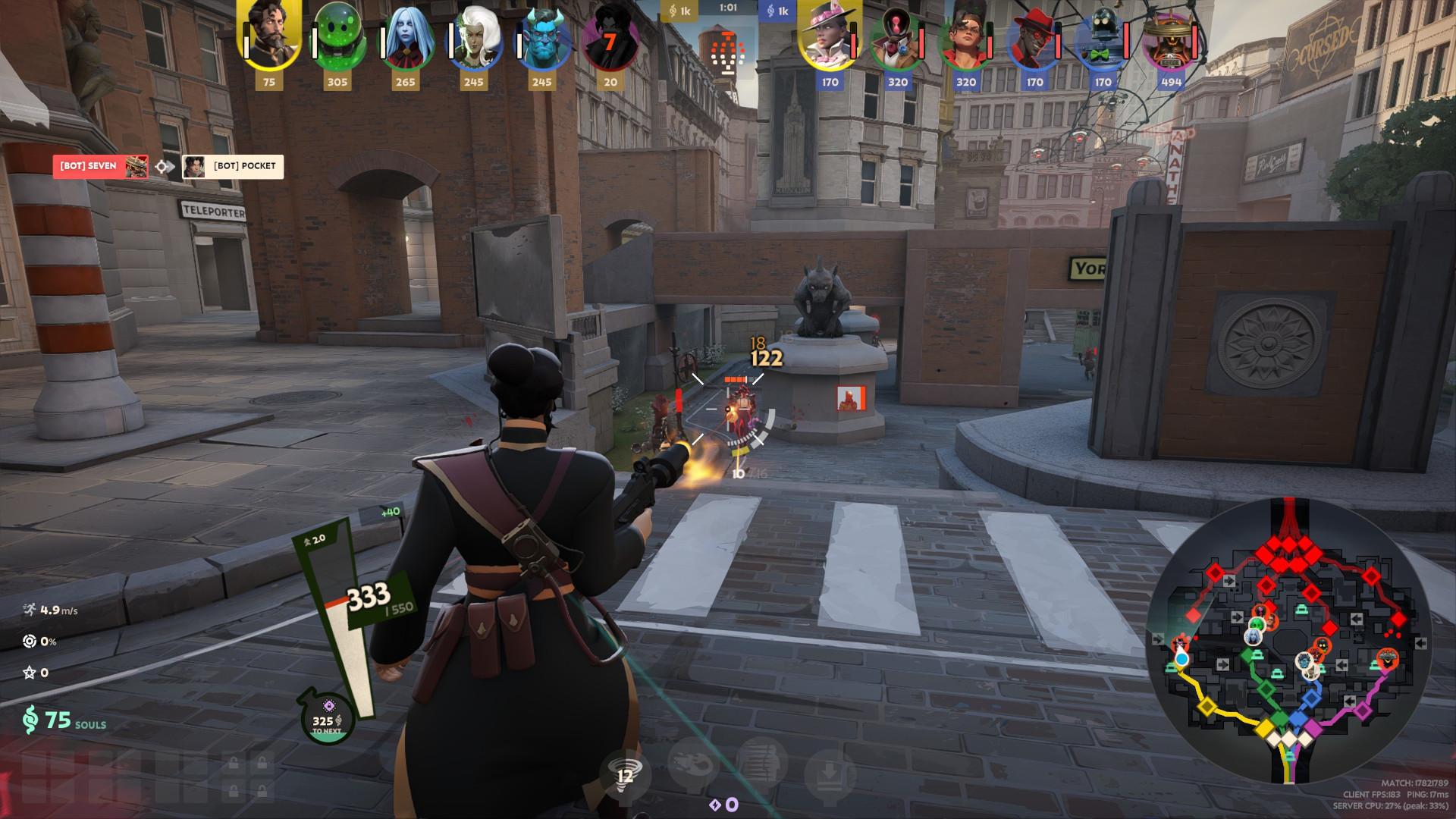Screen dimensions: 1456x819
Task: Open the ability points unlock indicator
Action: pos(723,805)
